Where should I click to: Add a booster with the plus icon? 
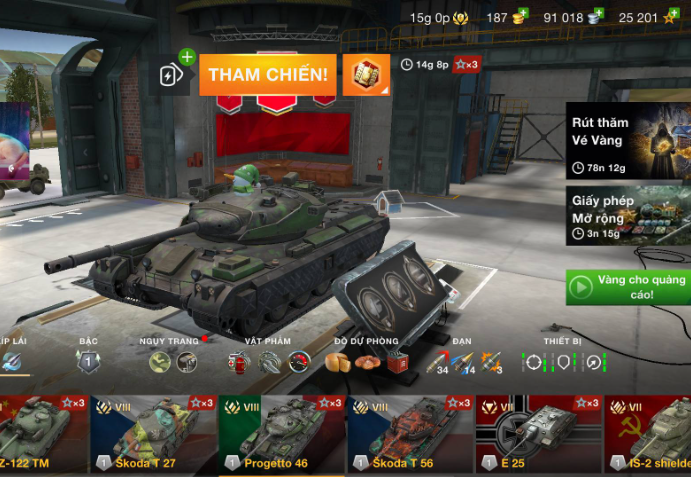click(186, 57)
